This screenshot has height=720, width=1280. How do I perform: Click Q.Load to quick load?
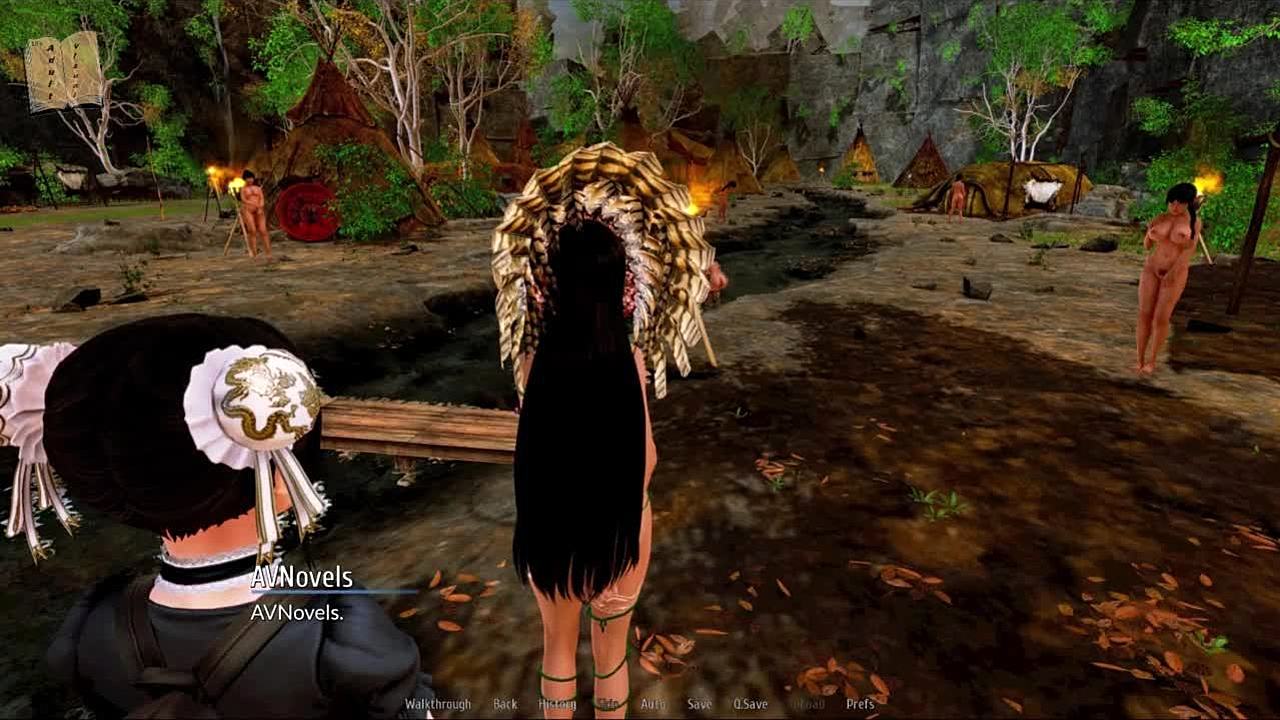[806, 704]
